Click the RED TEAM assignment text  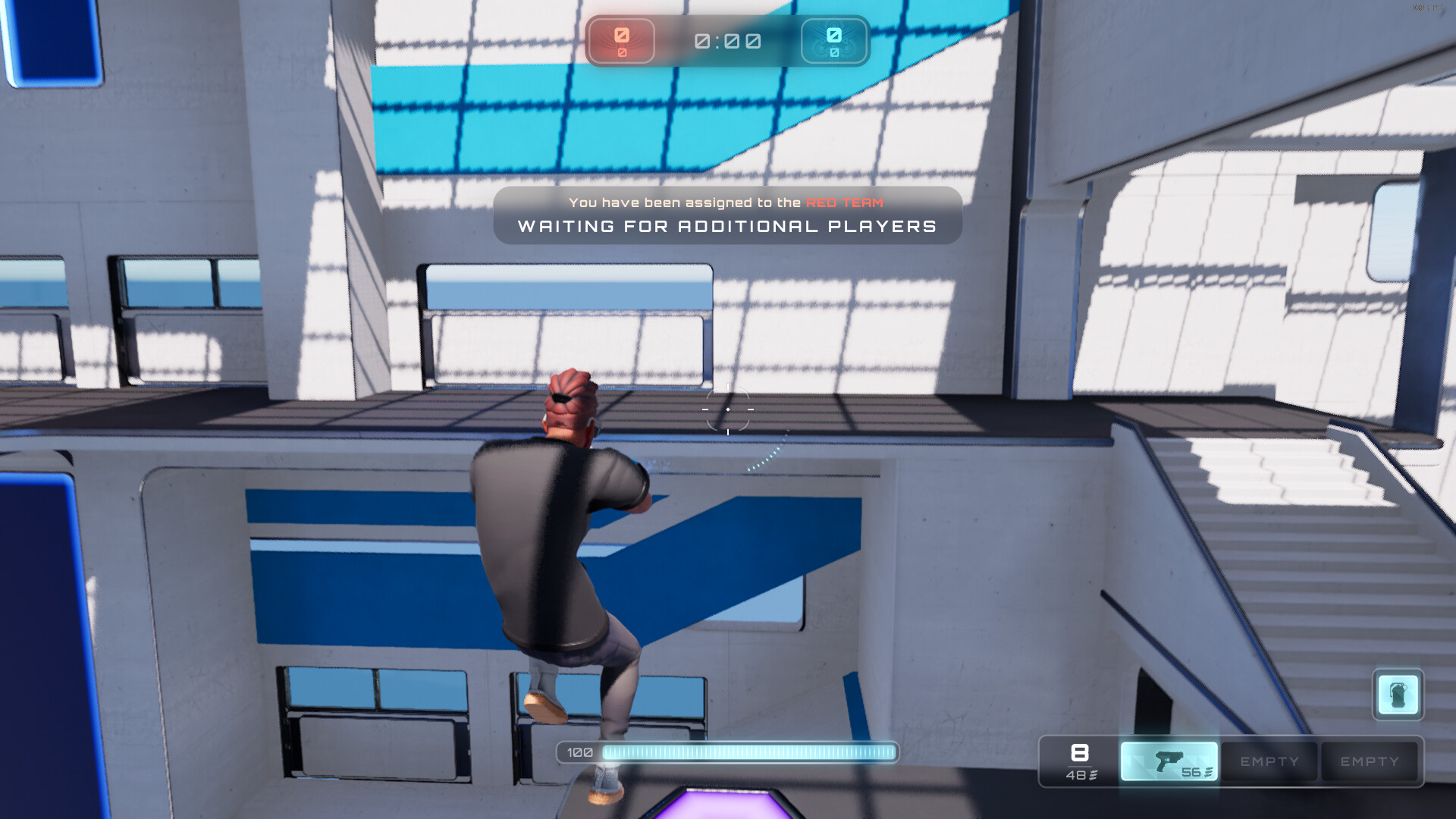pyautogui.click(x=845, y=202)
